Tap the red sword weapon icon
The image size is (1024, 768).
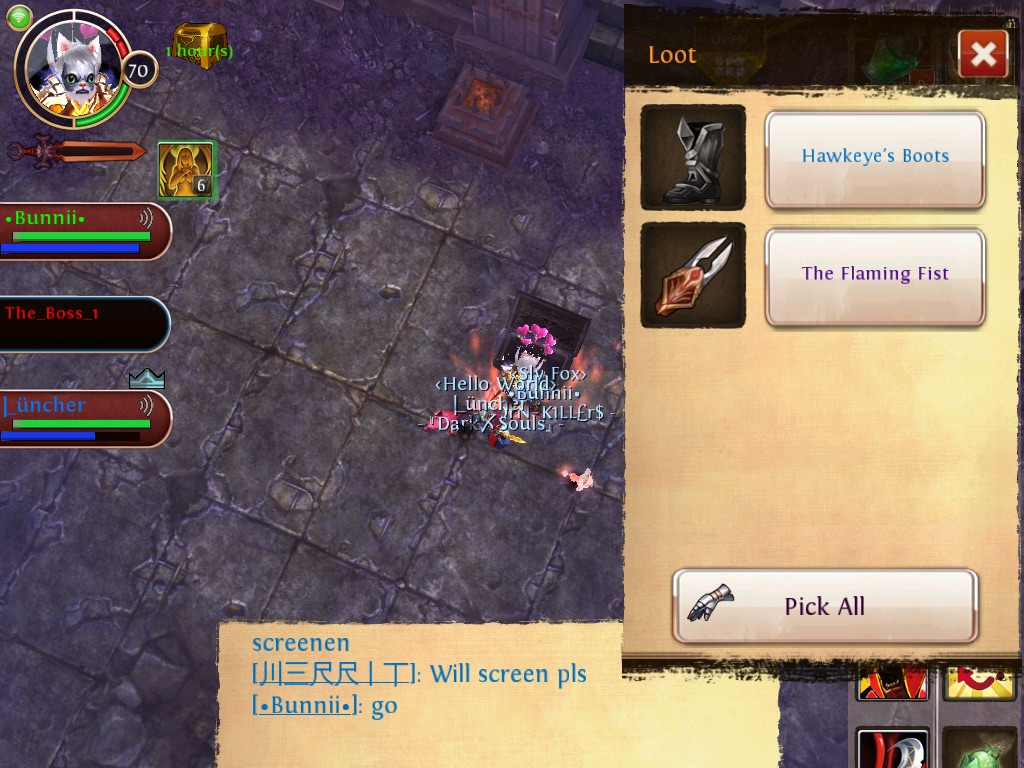(78, 152)
